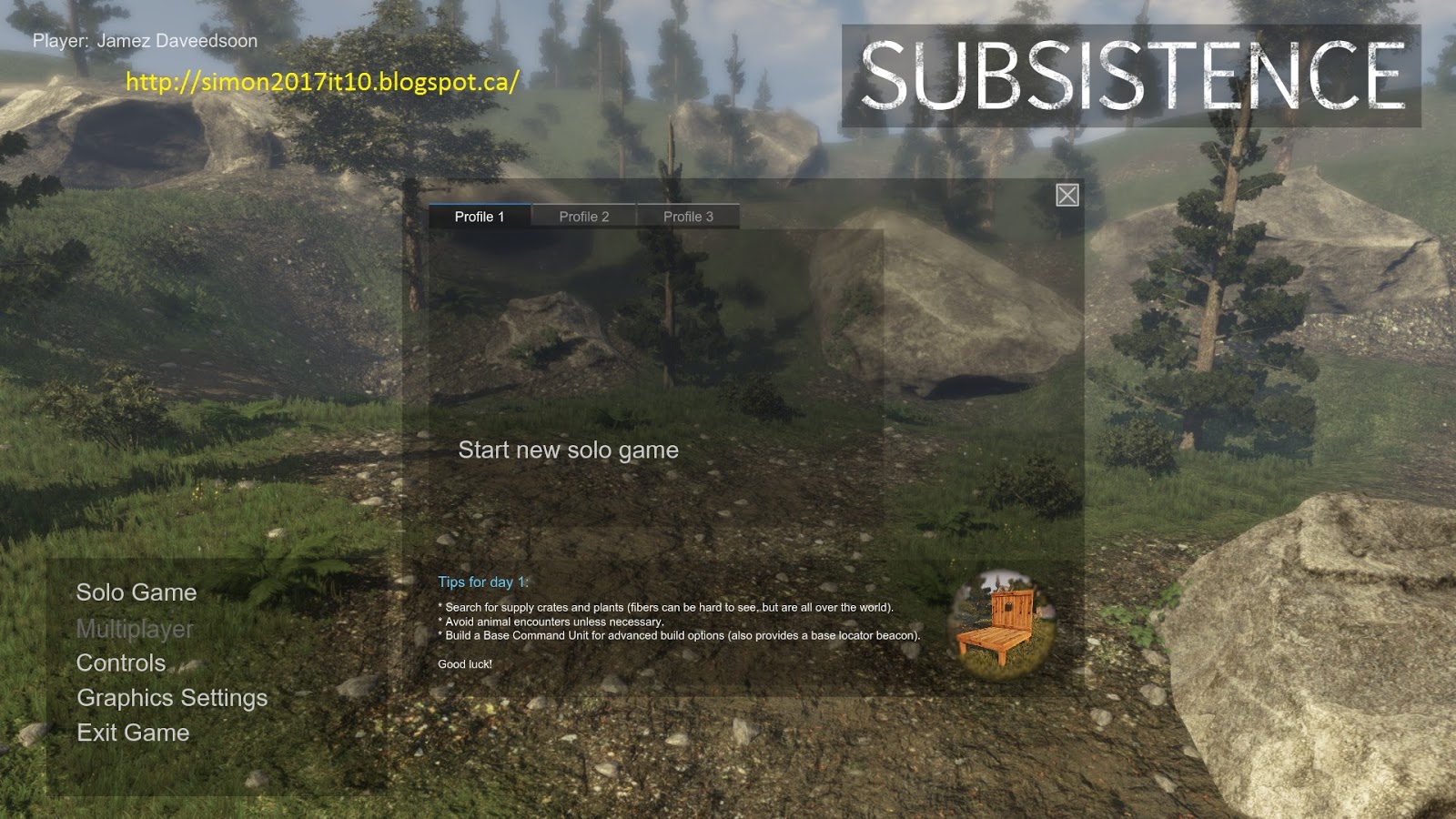Select the Profile 1 tab
The width and height of the screenshot is (1456, 819).
482,216
